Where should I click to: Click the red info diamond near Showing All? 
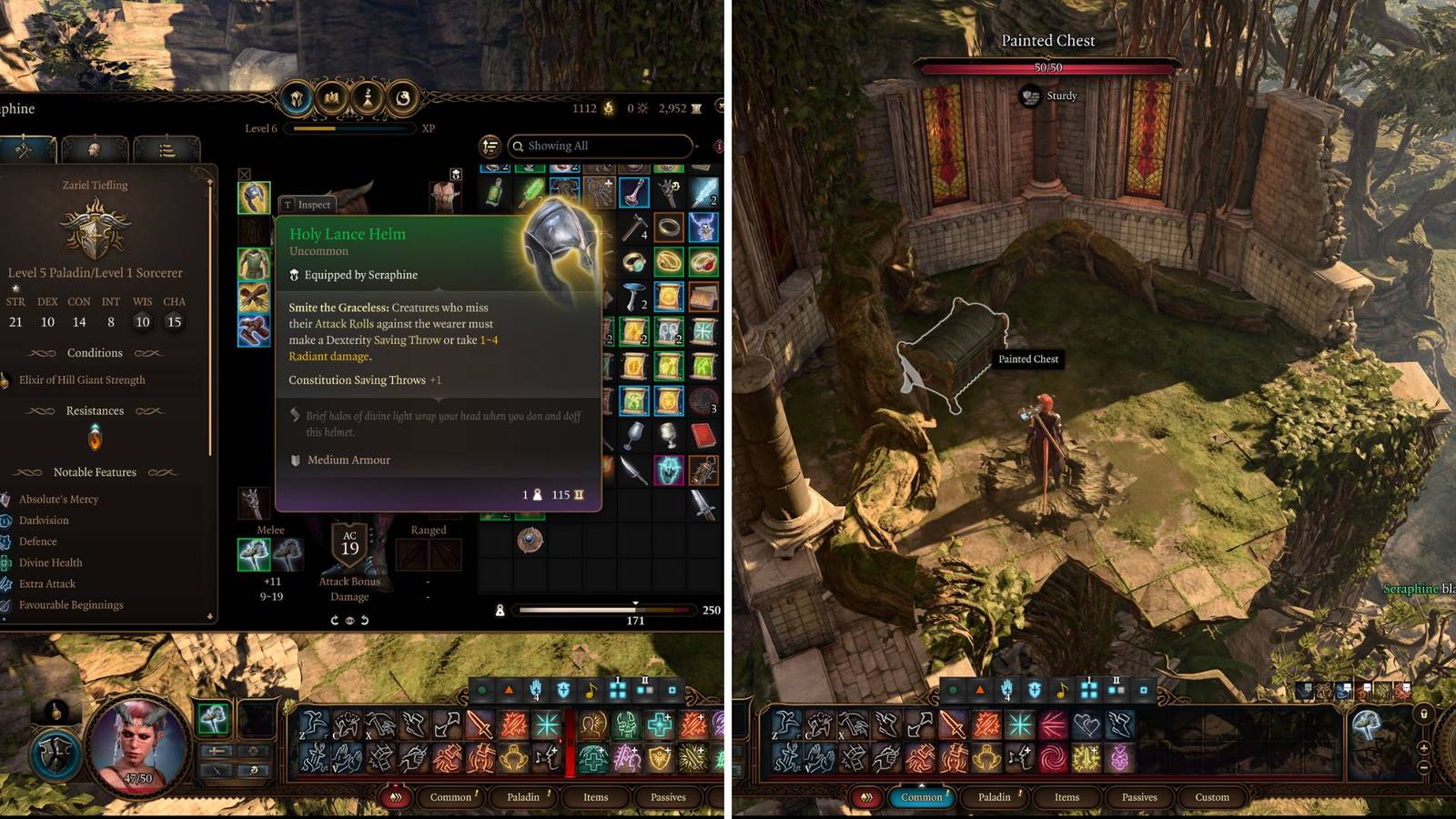point(718,147)
